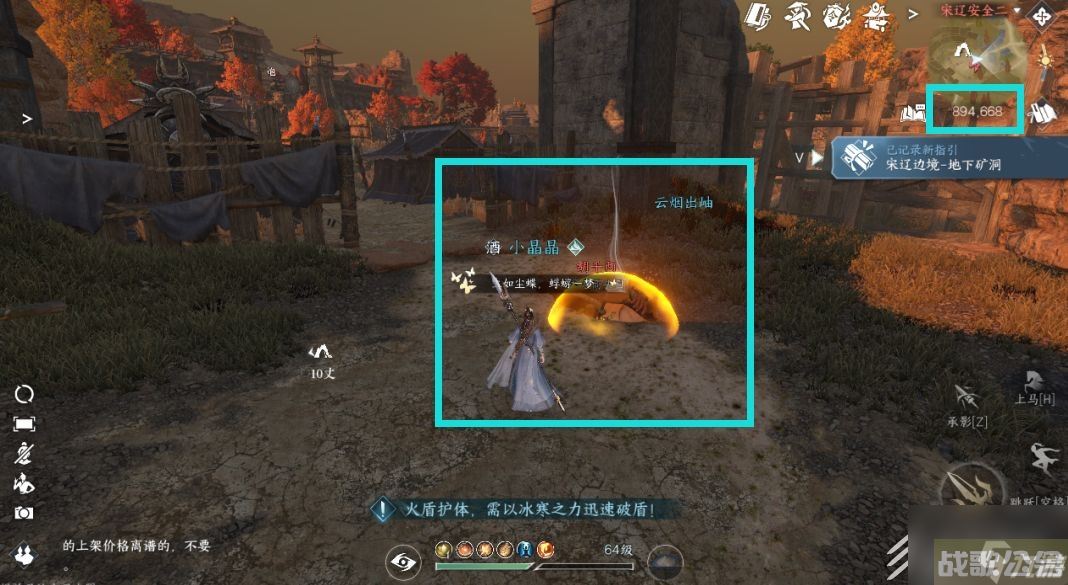Open the book with chat bubble icon
This screenshot has height=585, width=1068.
click(x=912, y=111)
